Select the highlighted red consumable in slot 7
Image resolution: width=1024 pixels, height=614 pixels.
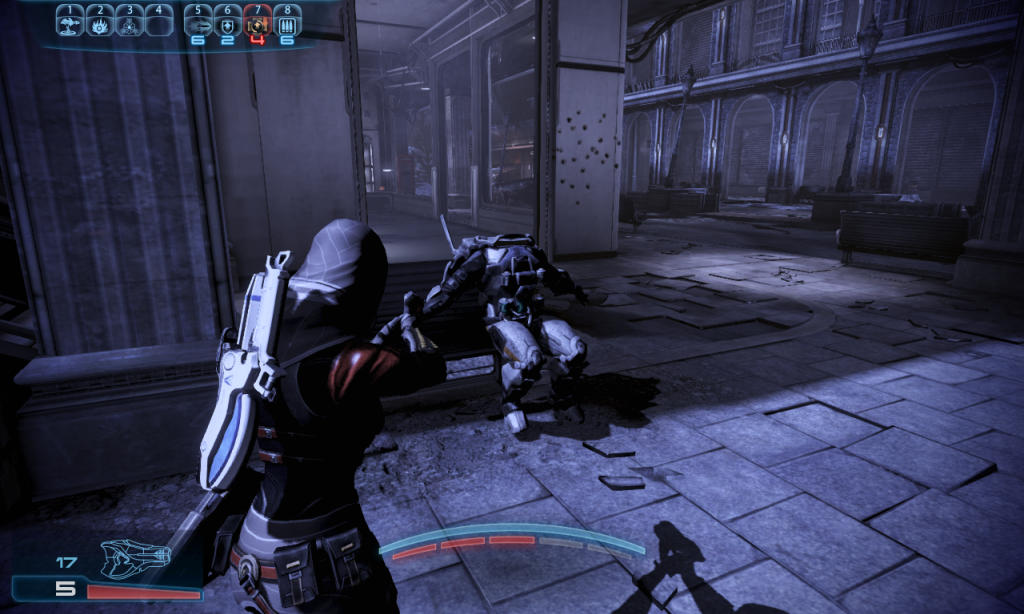click(258, 21)
